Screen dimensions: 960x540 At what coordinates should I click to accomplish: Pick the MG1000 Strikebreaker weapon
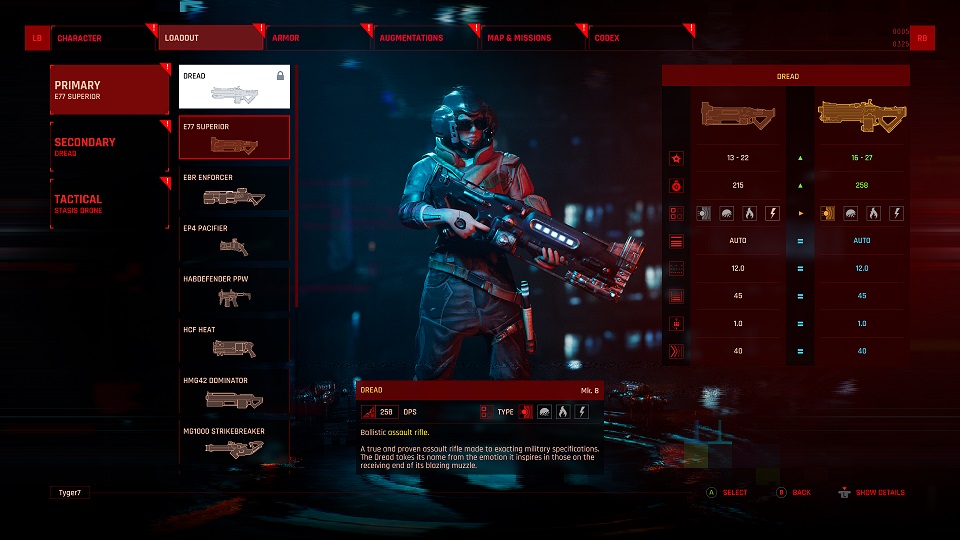point(234,443)
